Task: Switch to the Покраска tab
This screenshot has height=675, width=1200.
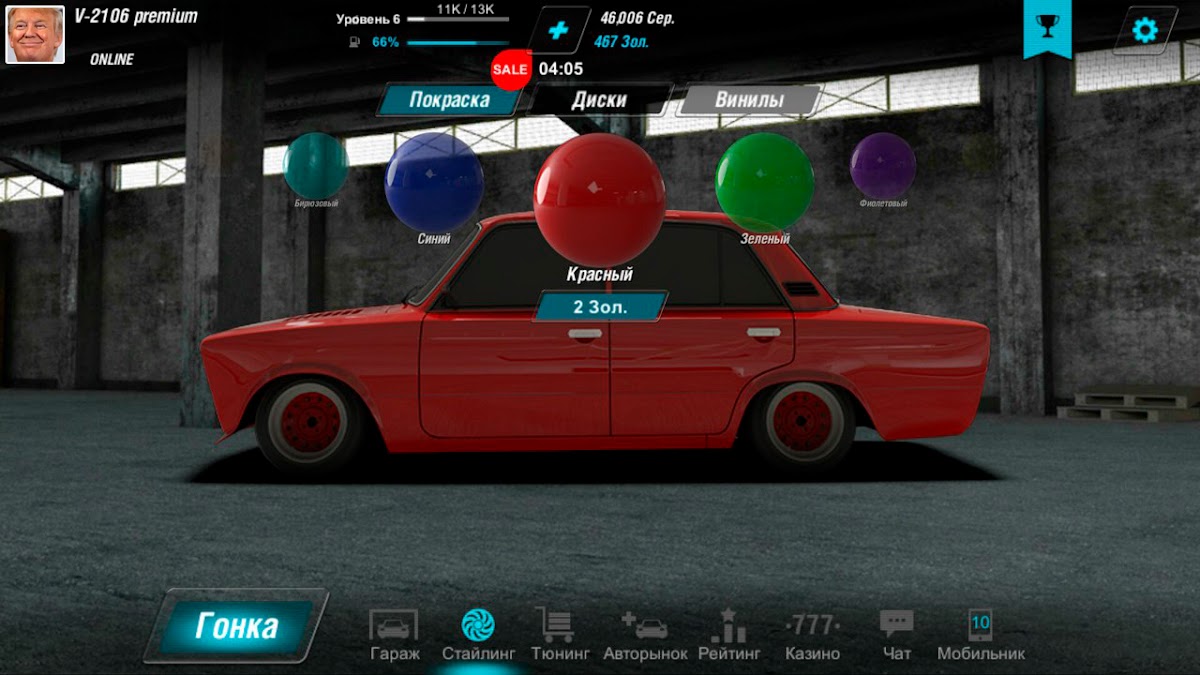Action: [449, 100]
